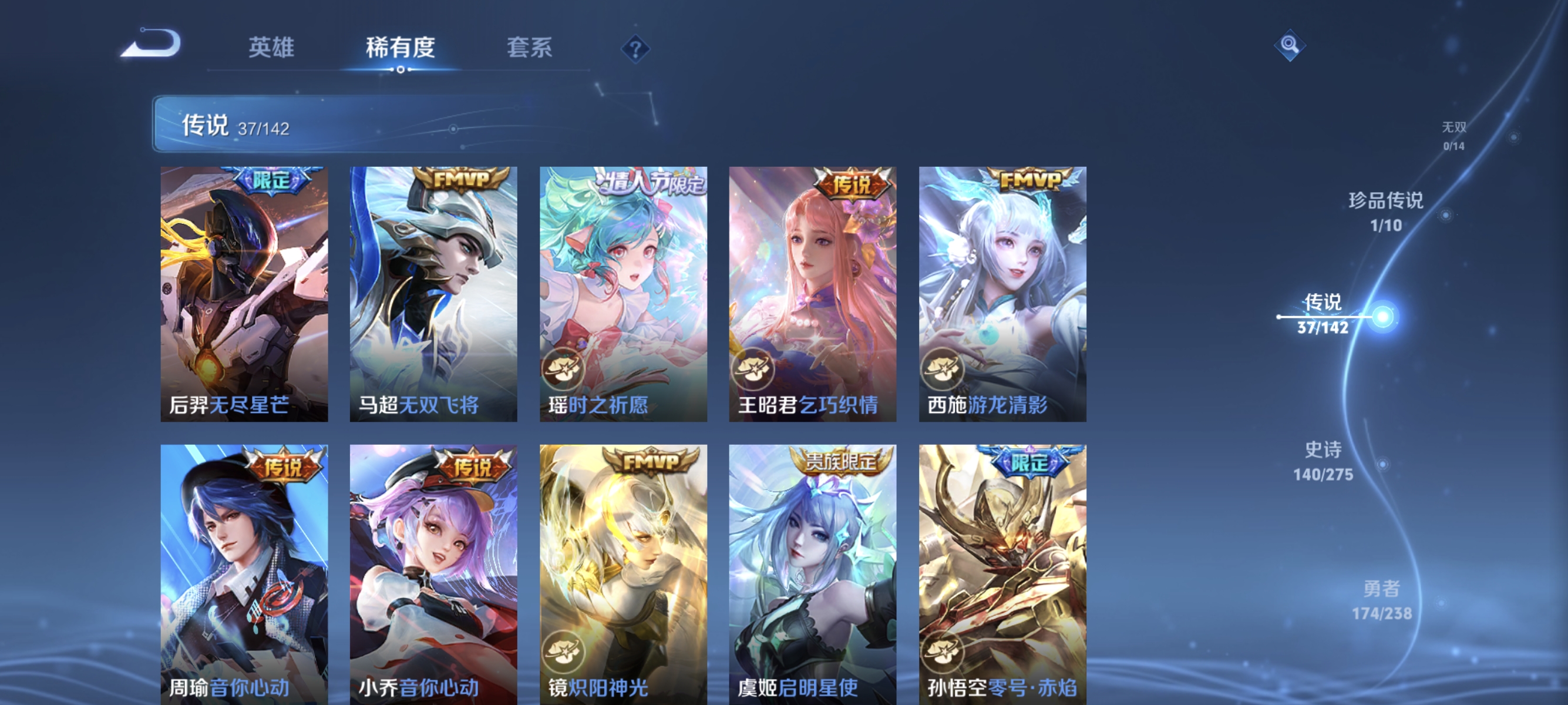
Task: Open the help question mark panel
Action: coord(634,50)
